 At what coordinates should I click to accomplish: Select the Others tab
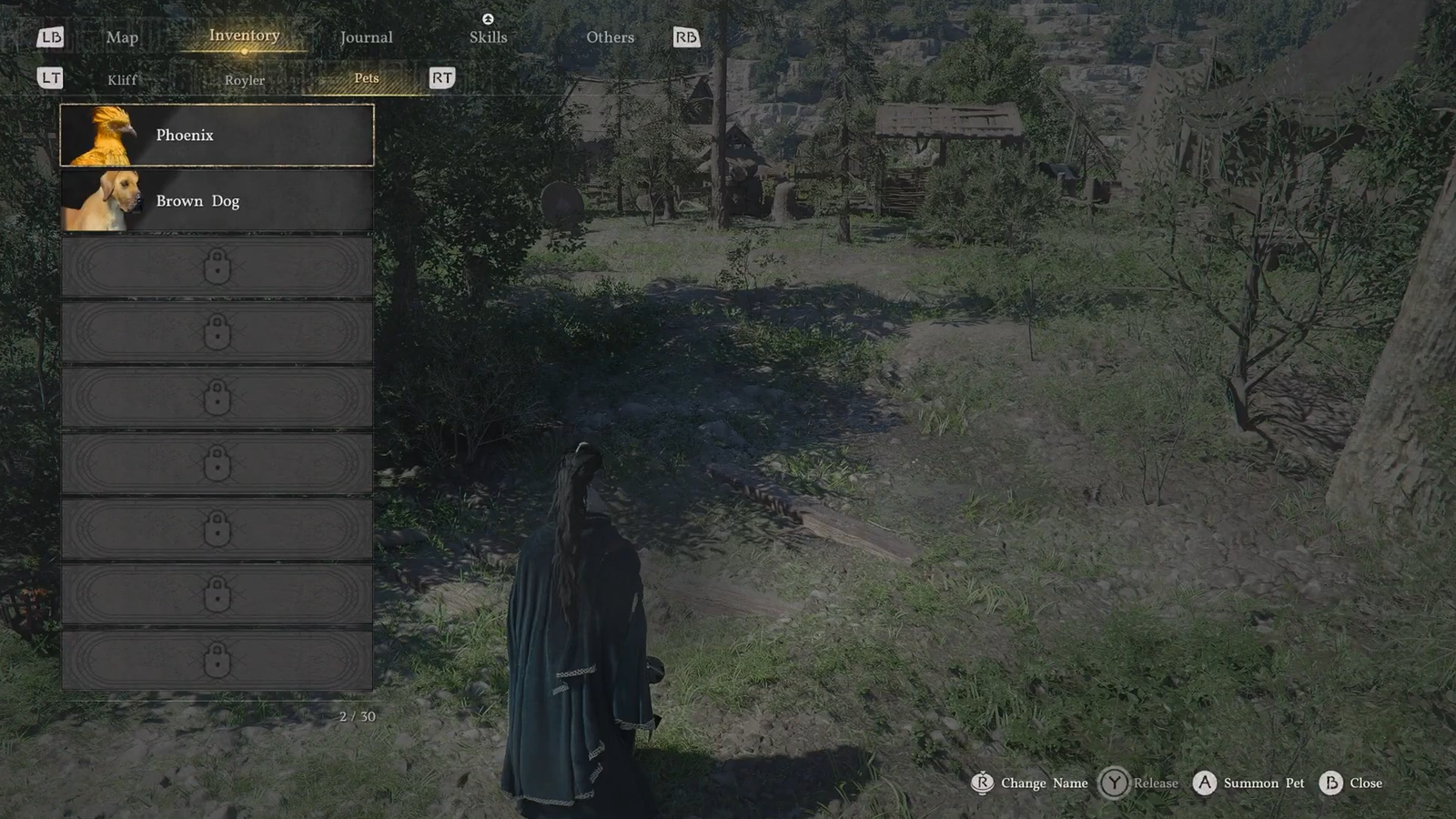[x=610, y=37]
